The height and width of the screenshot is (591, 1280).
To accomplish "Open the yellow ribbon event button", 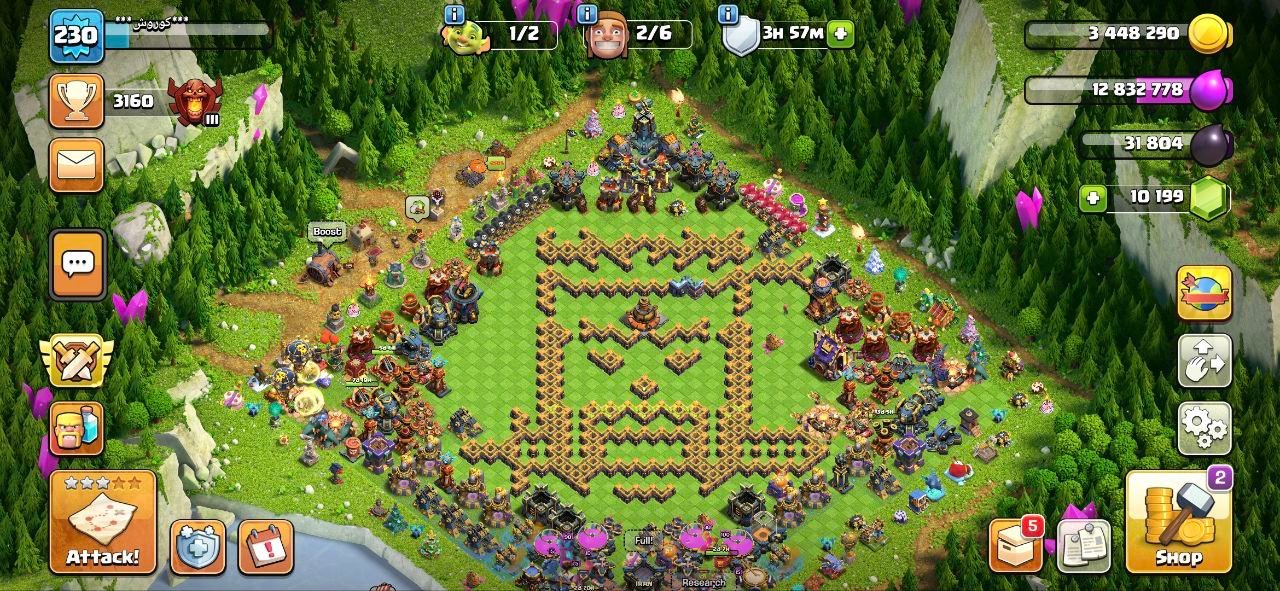I will tap(1204, 292).
